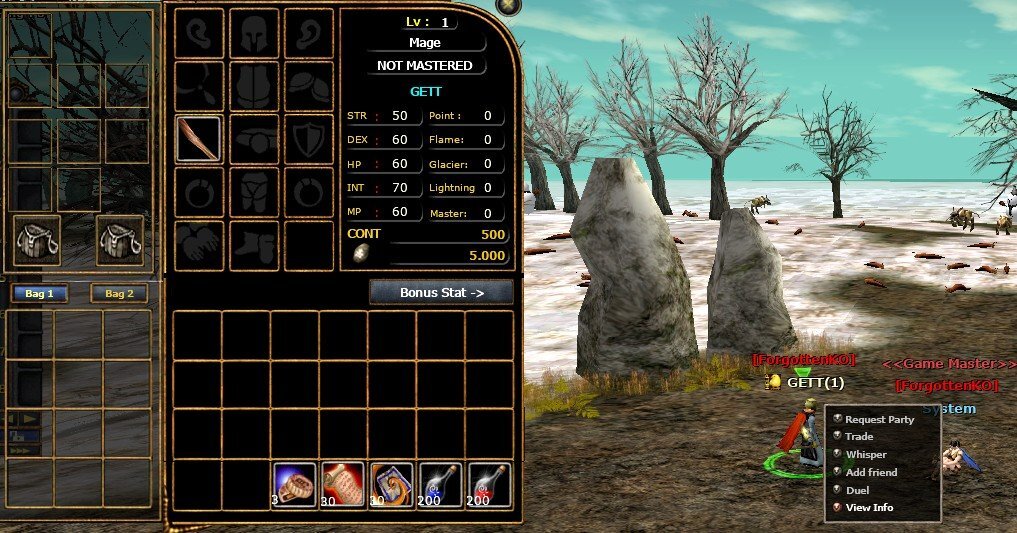
Task: Select the empty boots equipment slot
Action: (x=254, y=245)
